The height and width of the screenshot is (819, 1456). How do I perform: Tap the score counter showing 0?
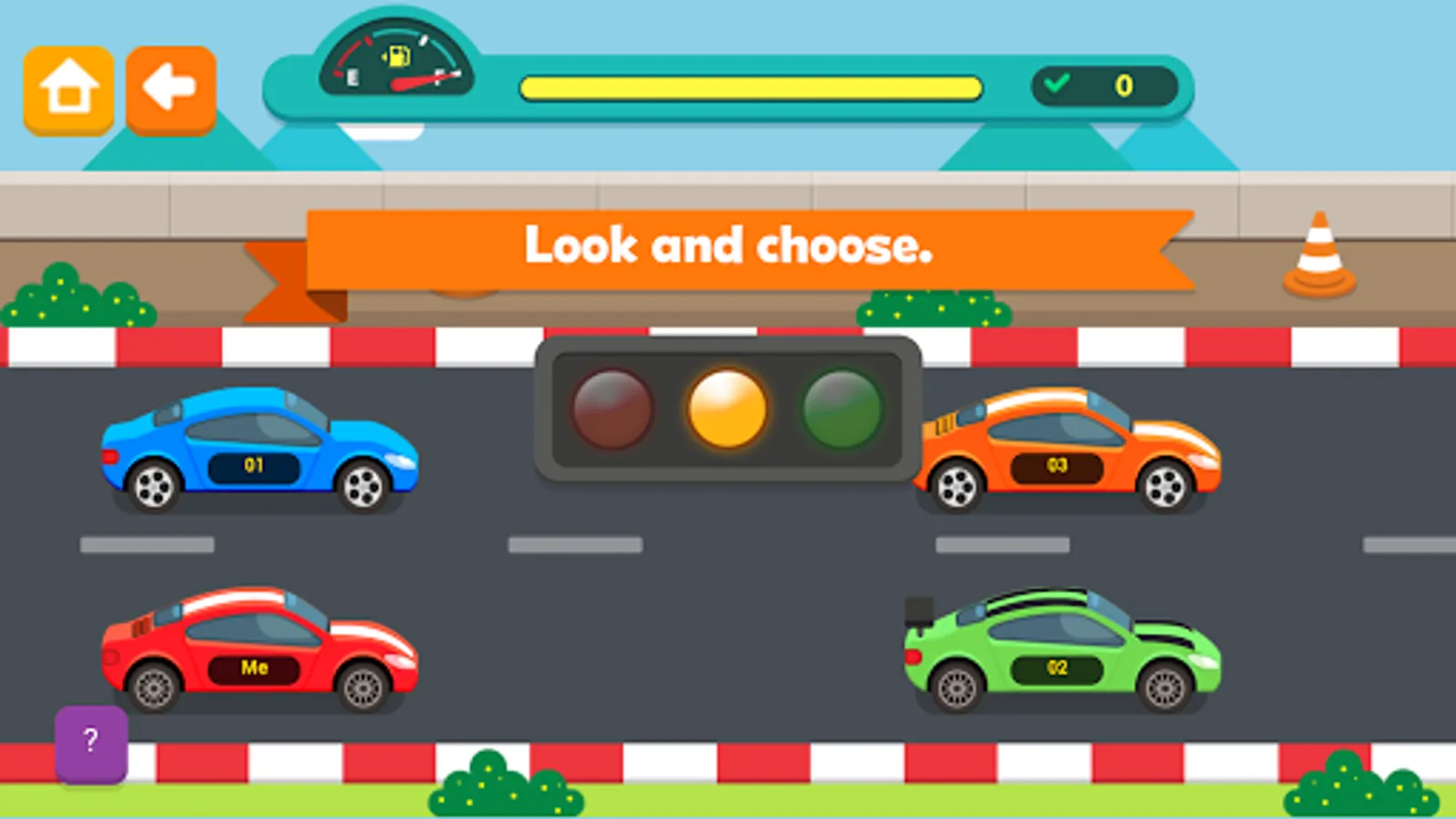click(x=1123, y=86)
